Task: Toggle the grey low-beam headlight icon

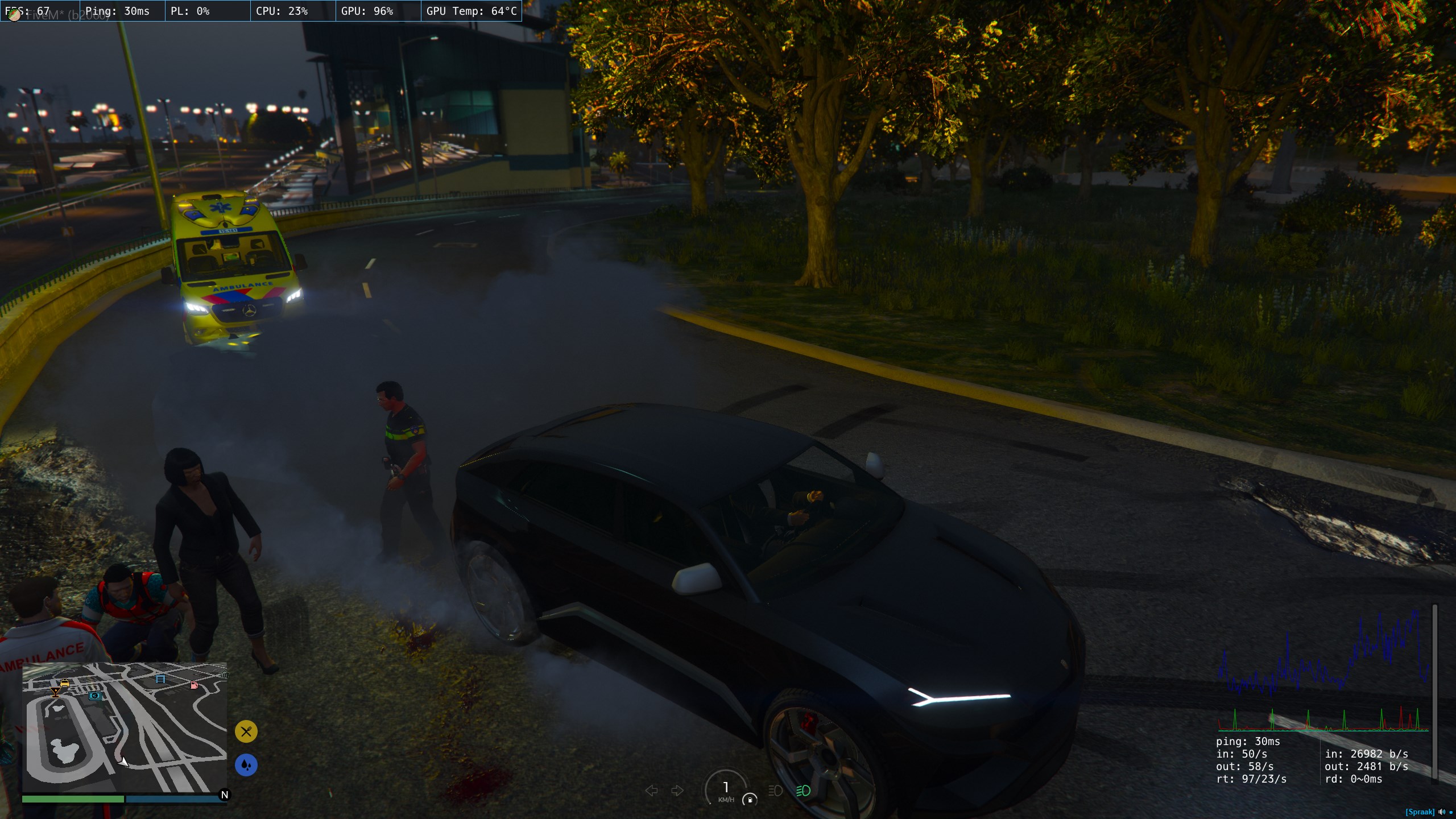Action: coord(775,791)
